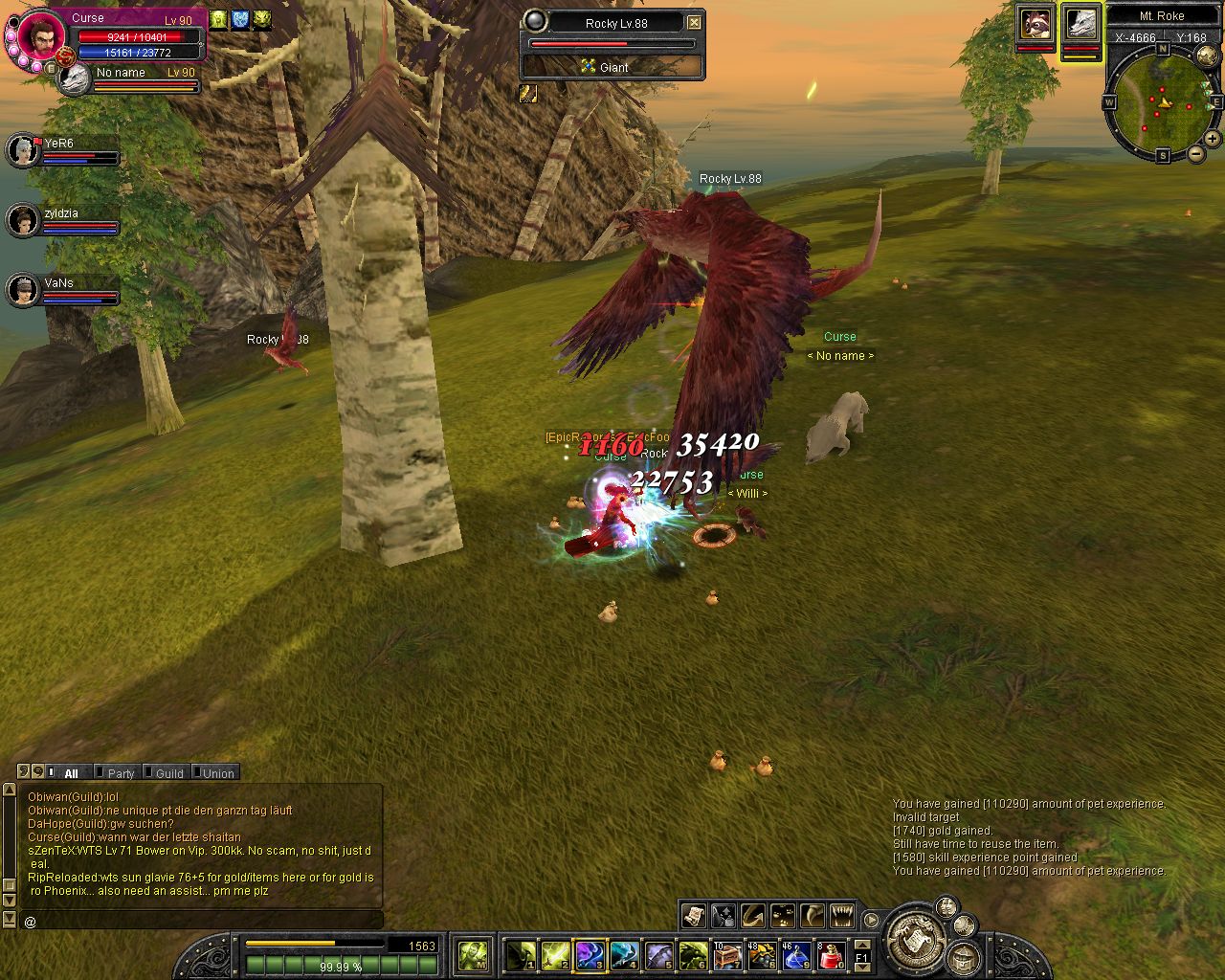Screen dimensions: 1225x980
Task: Switch to the Union chat tab
Action: pos(217,773)
